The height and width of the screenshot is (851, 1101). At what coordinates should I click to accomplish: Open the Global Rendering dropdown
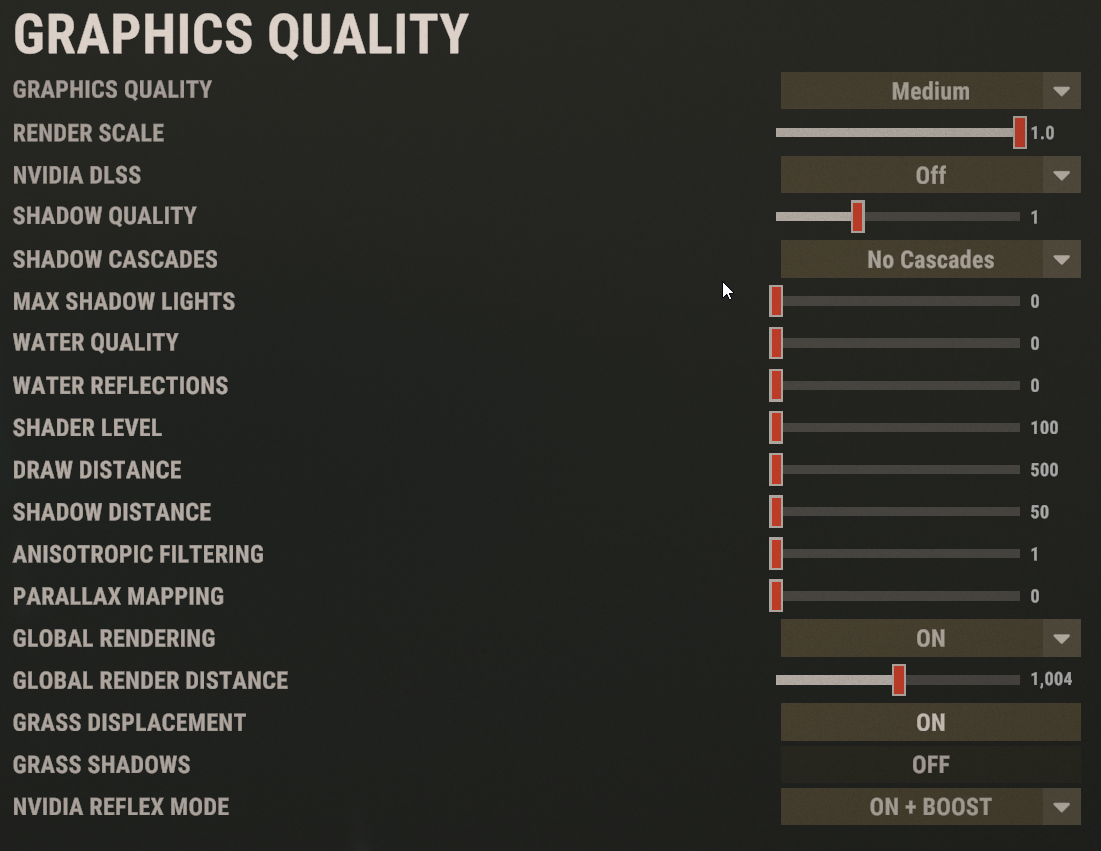[x=930, y=638]
